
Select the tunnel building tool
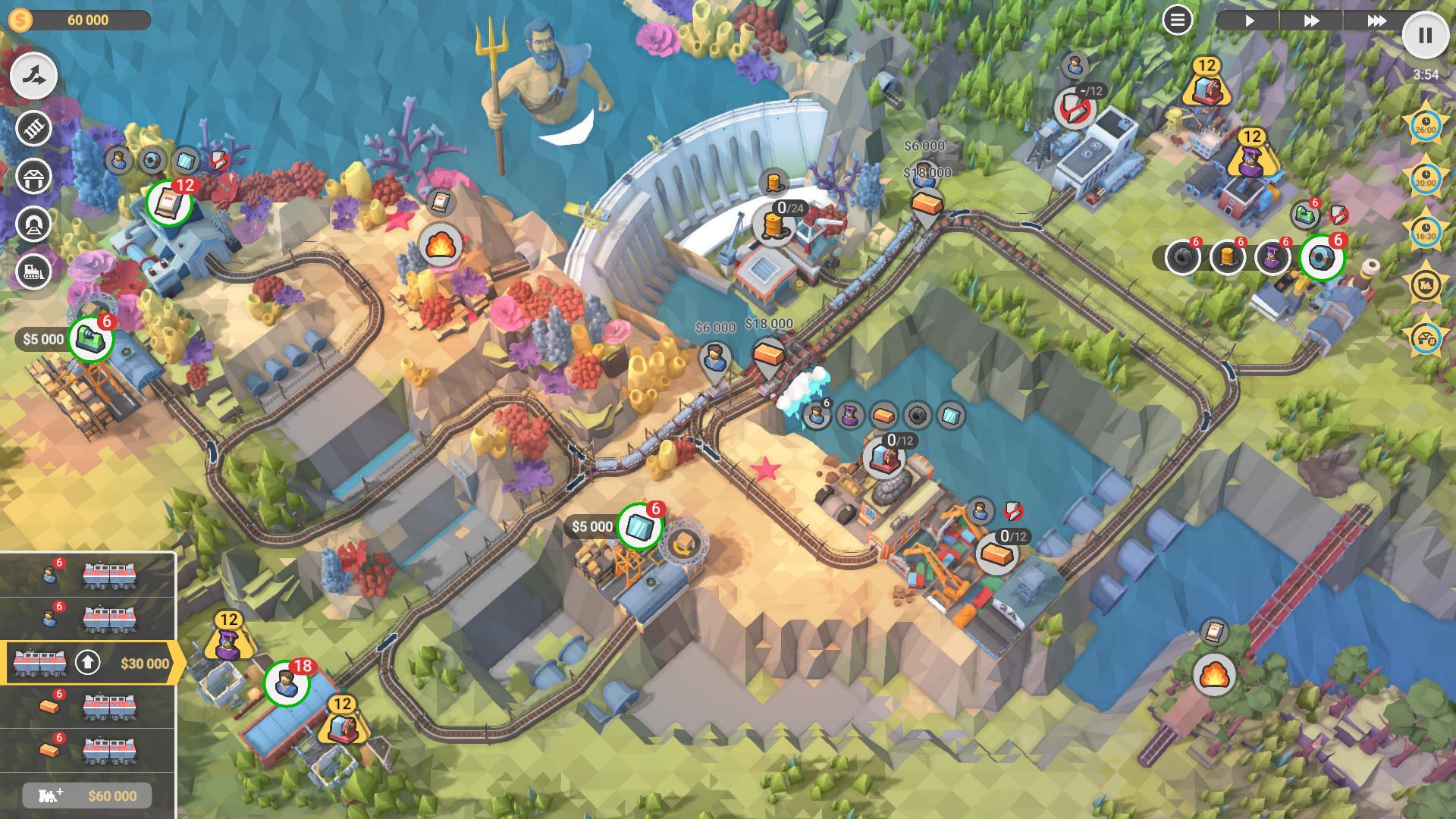pos(33,222)
